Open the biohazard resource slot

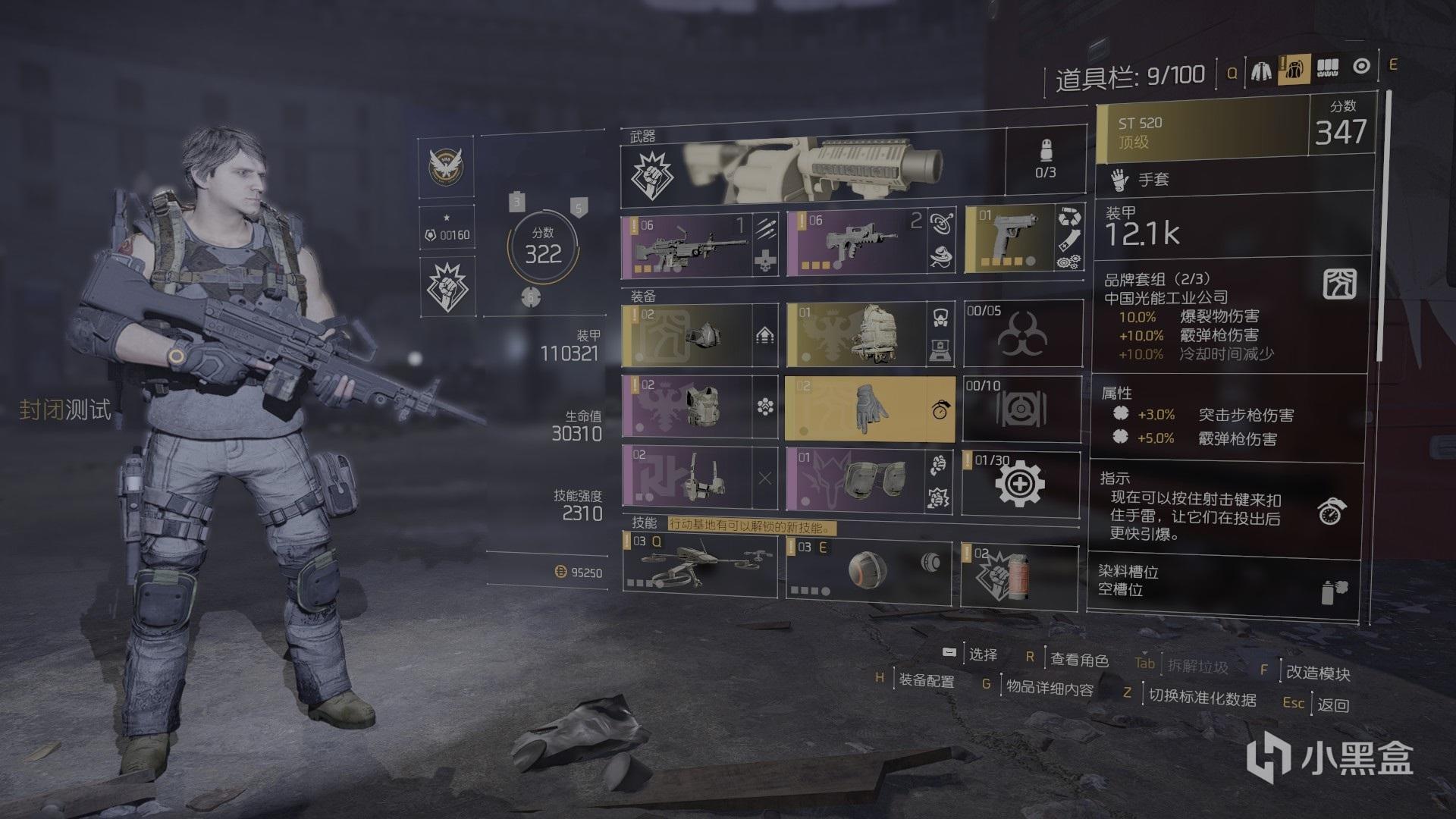click(x=1022, y=334)
